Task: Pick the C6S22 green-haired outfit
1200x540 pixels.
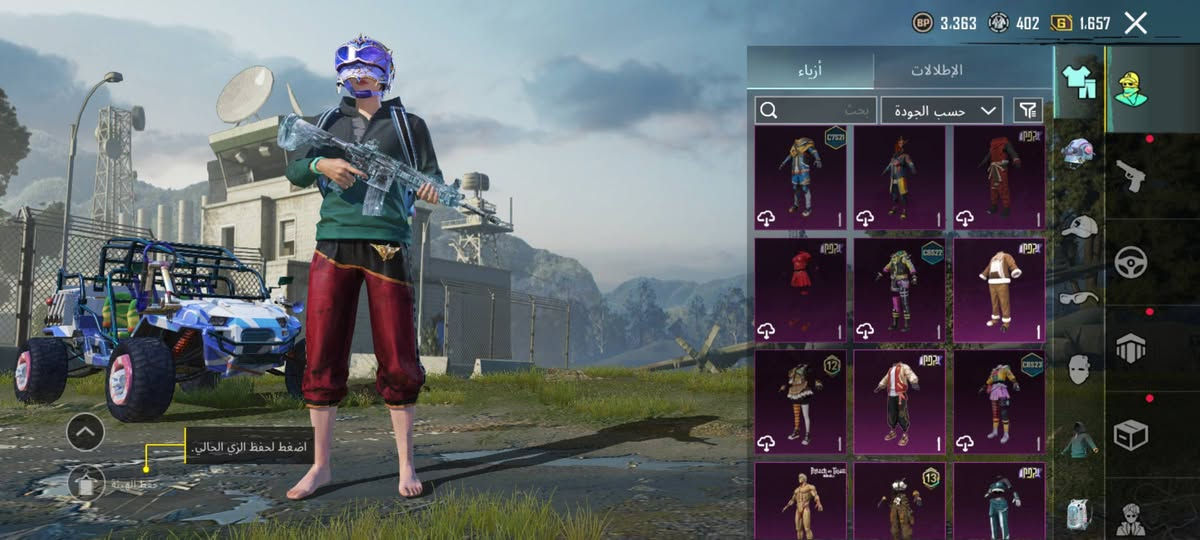Action: [x=899, y=290]
